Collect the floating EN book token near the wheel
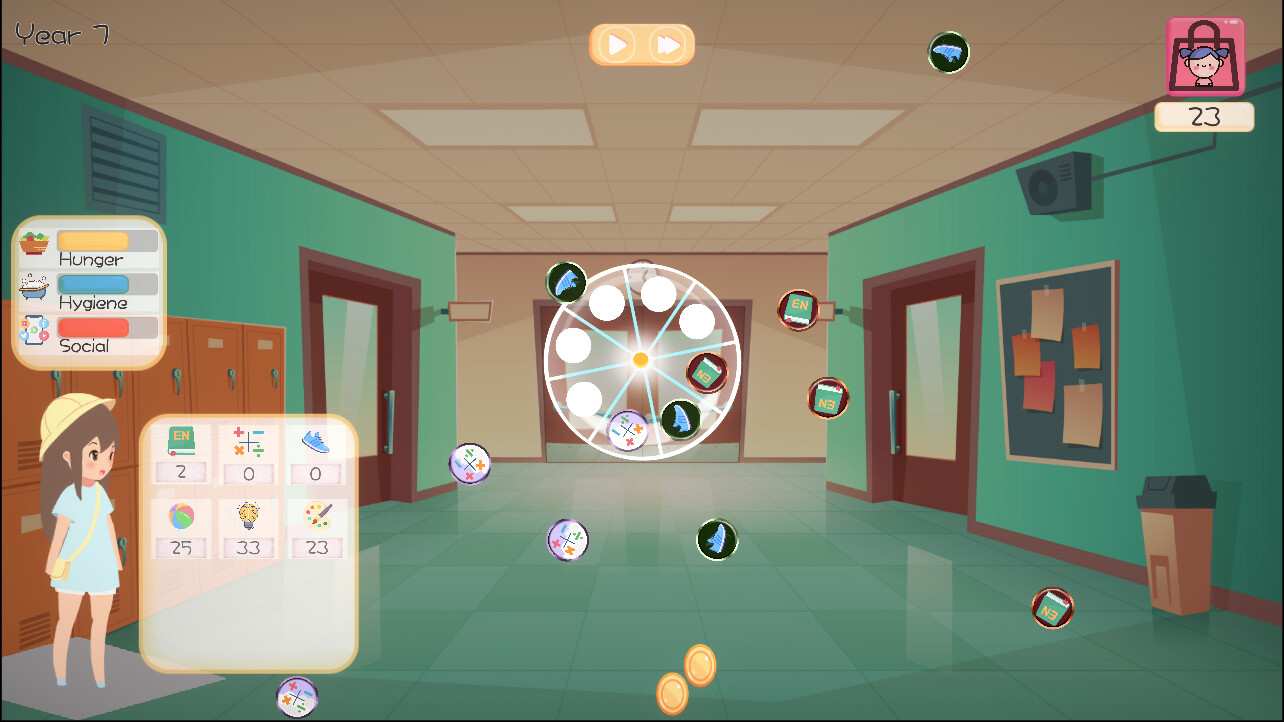 799,309
